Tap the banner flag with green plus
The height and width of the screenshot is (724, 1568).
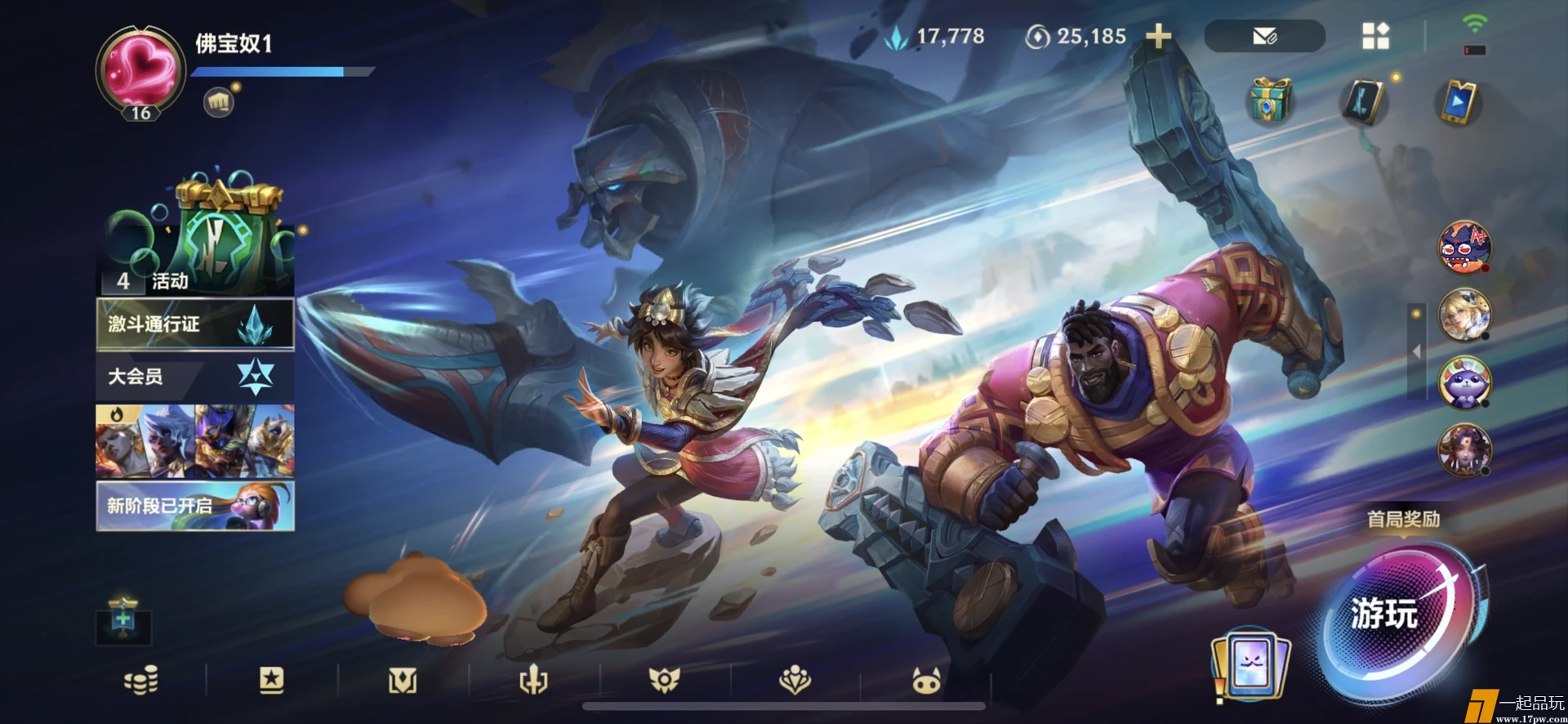[123, 621]
